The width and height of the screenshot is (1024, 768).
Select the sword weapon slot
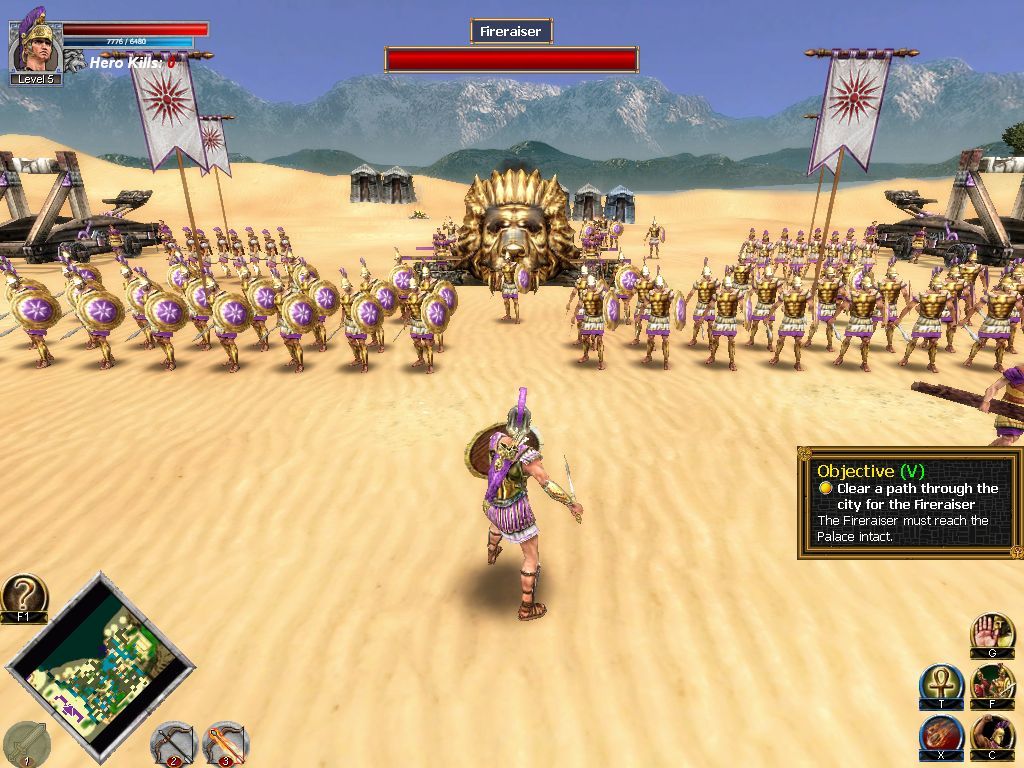pos(25,742)
